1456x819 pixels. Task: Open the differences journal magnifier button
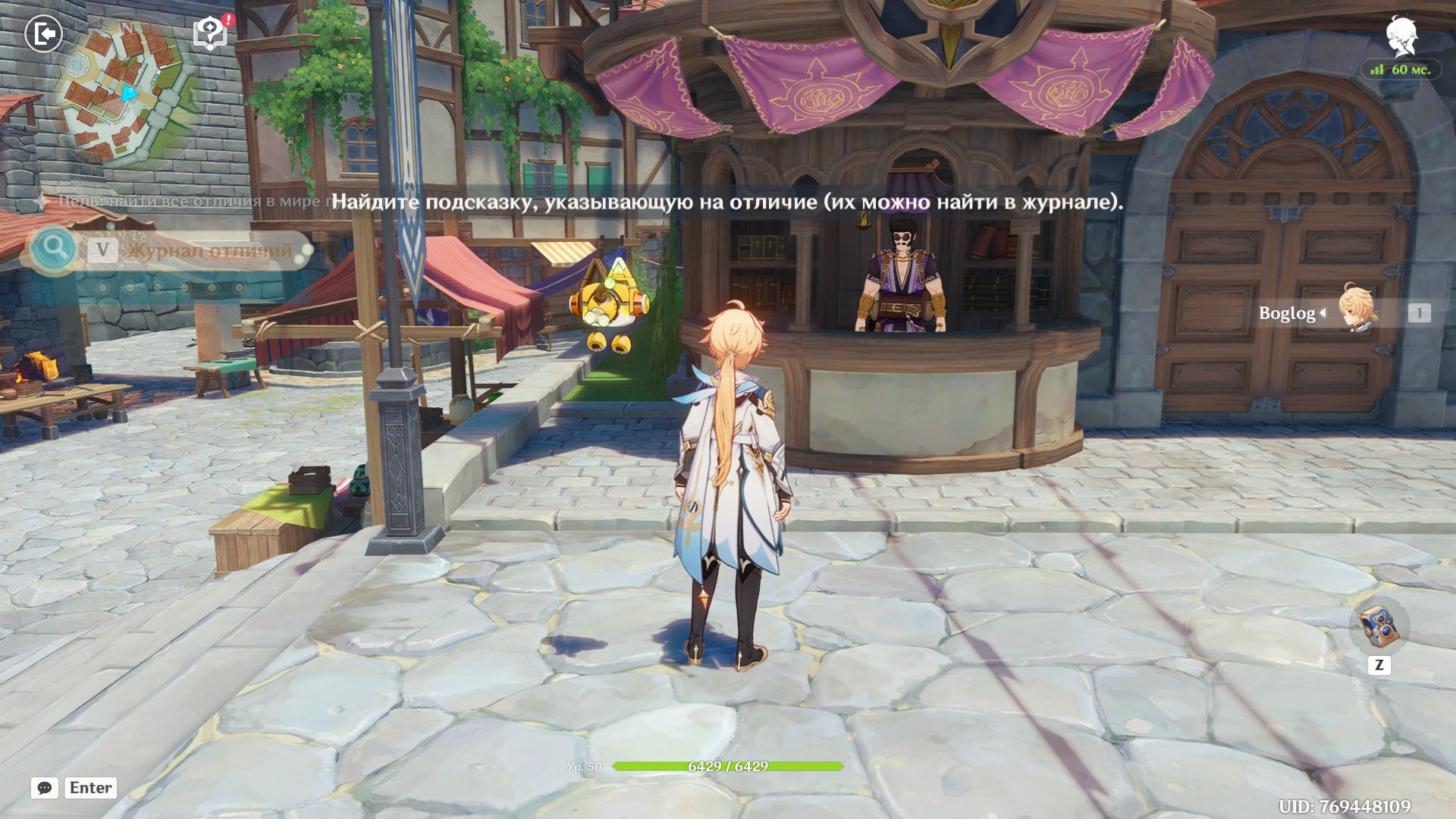[54, 248]
